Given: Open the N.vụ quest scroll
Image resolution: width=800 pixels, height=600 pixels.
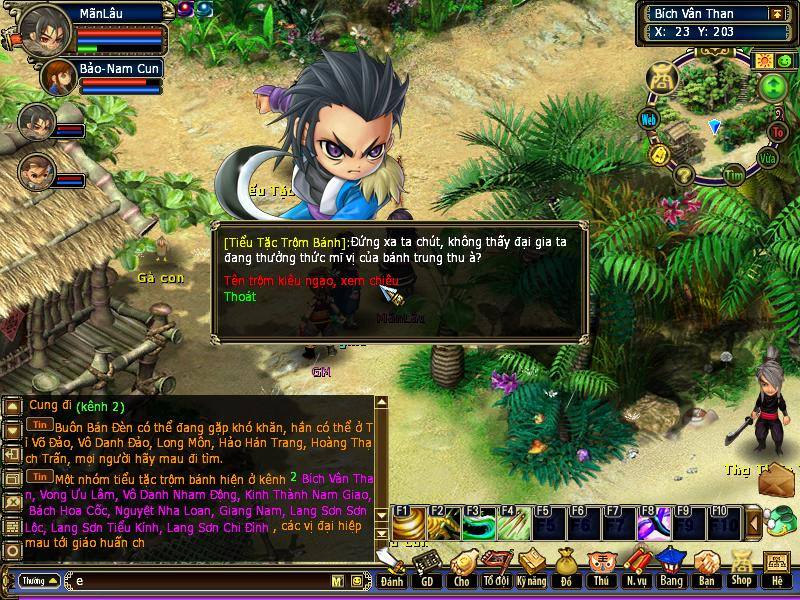Looking at the screenshot, I should (x=636, y=569).
